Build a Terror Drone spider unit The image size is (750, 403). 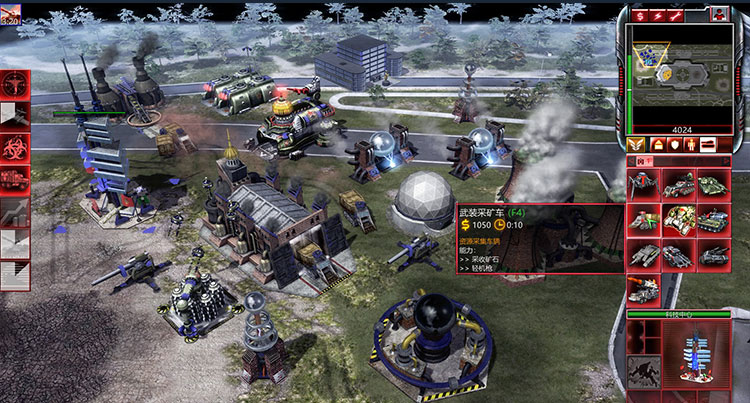pos(645,187)
